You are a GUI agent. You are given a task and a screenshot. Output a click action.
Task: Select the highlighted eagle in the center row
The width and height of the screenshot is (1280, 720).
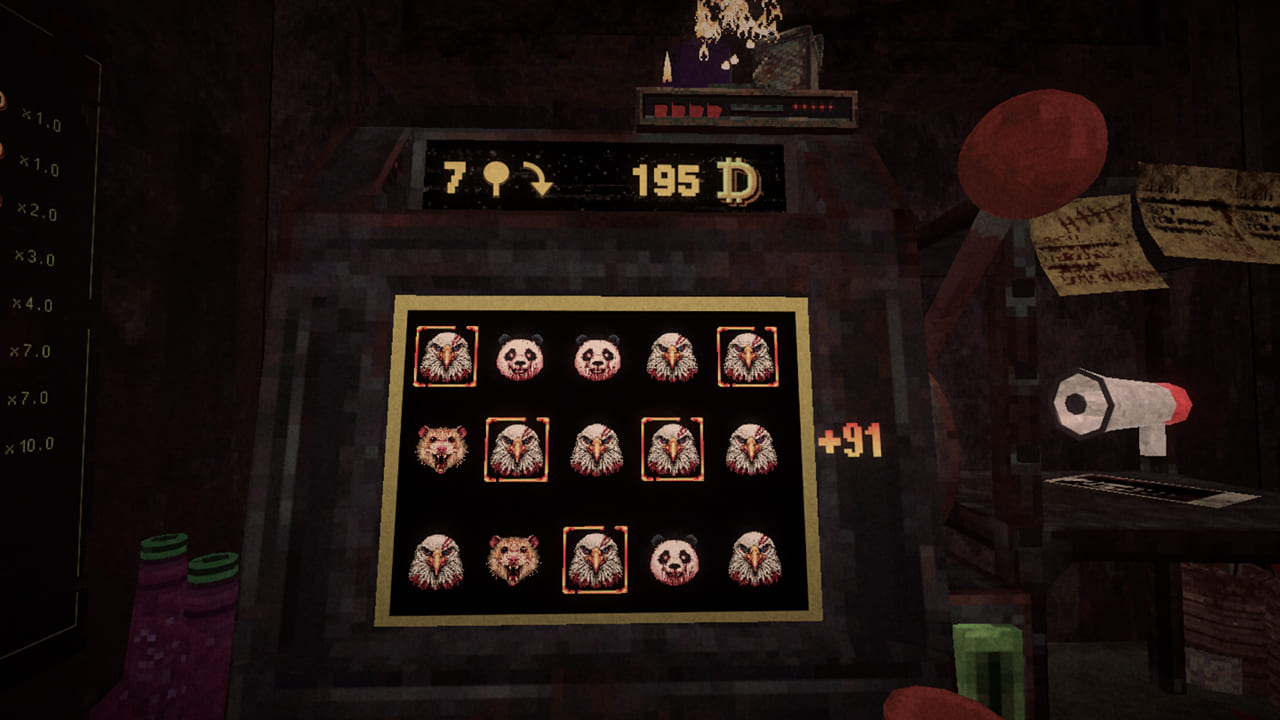coord(672,446)
